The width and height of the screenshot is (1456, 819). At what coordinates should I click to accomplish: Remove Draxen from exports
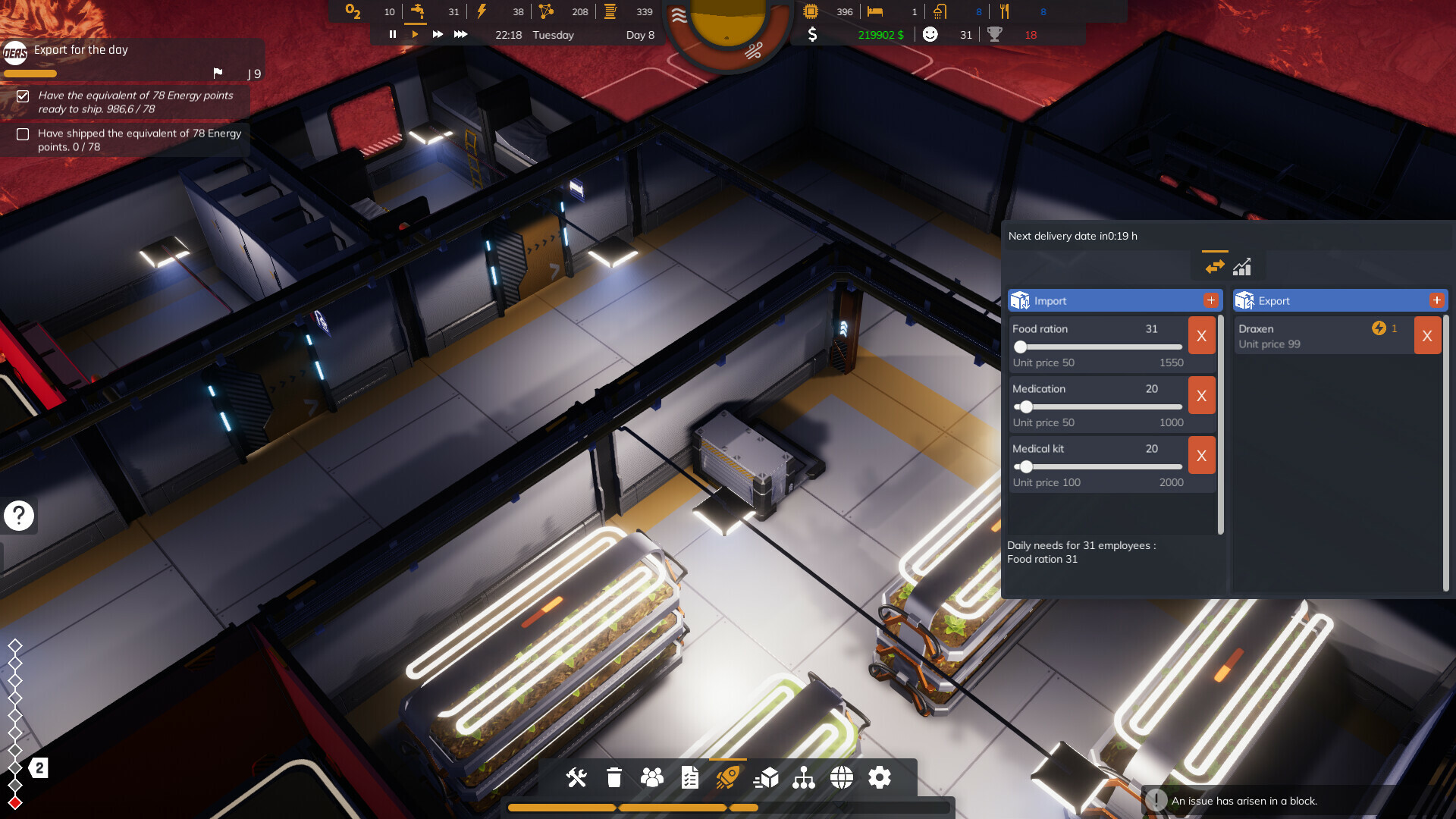click(1427, 334)
